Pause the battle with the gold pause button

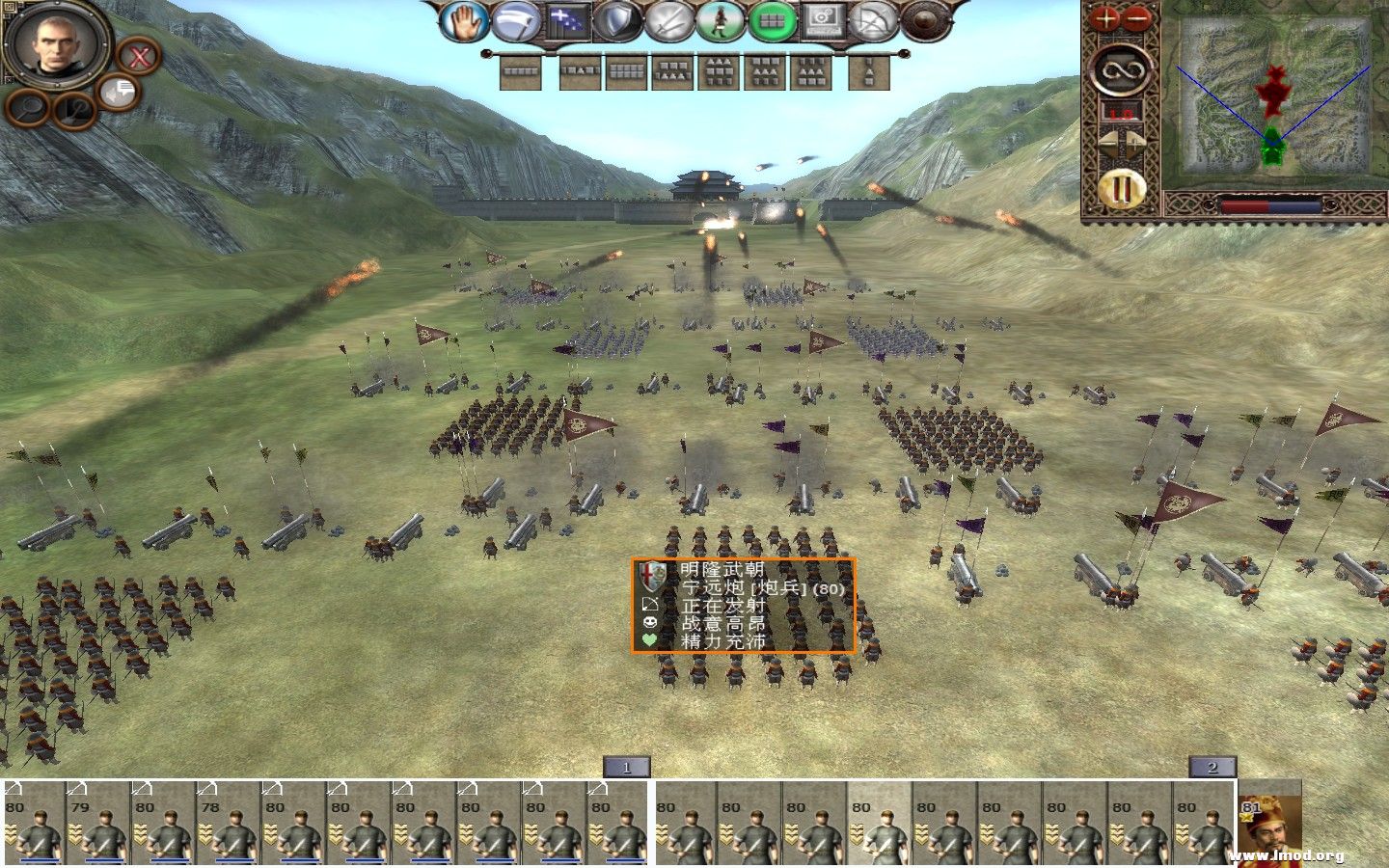point(1122,190)
